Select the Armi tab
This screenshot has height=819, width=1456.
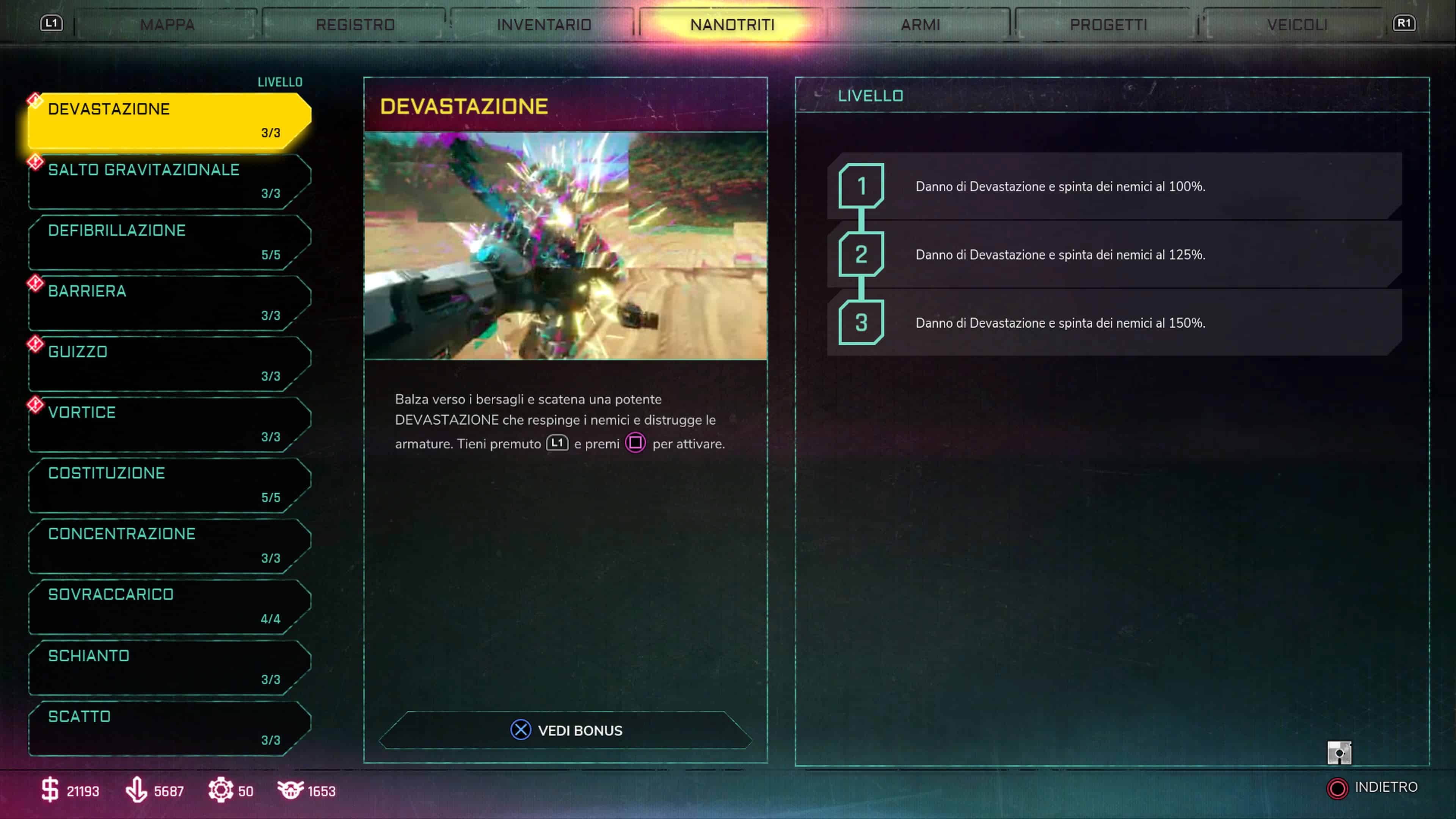(x=920, y=25)
